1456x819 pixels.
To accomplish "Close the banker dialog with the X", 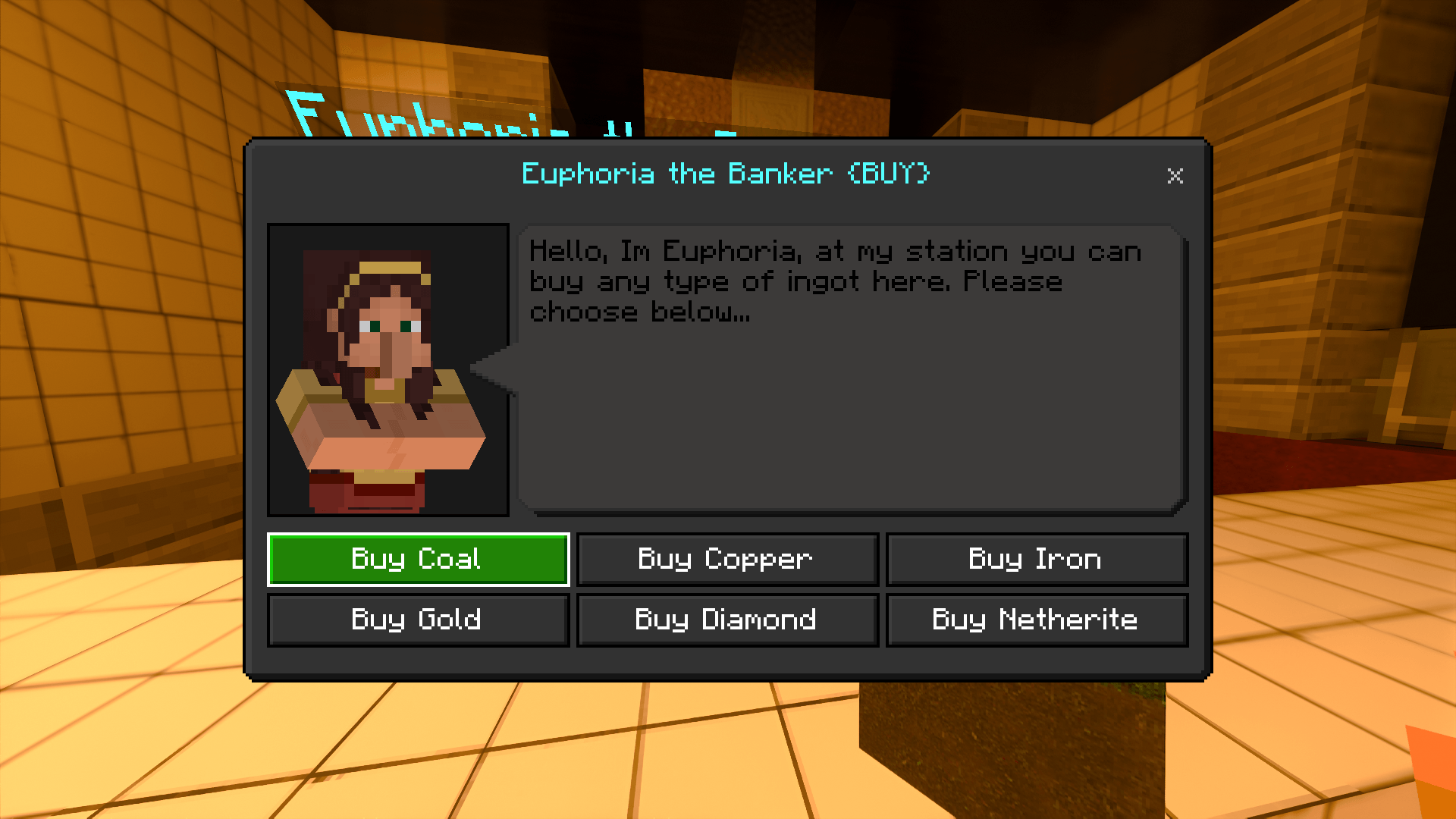I will tap(1175, 177).
